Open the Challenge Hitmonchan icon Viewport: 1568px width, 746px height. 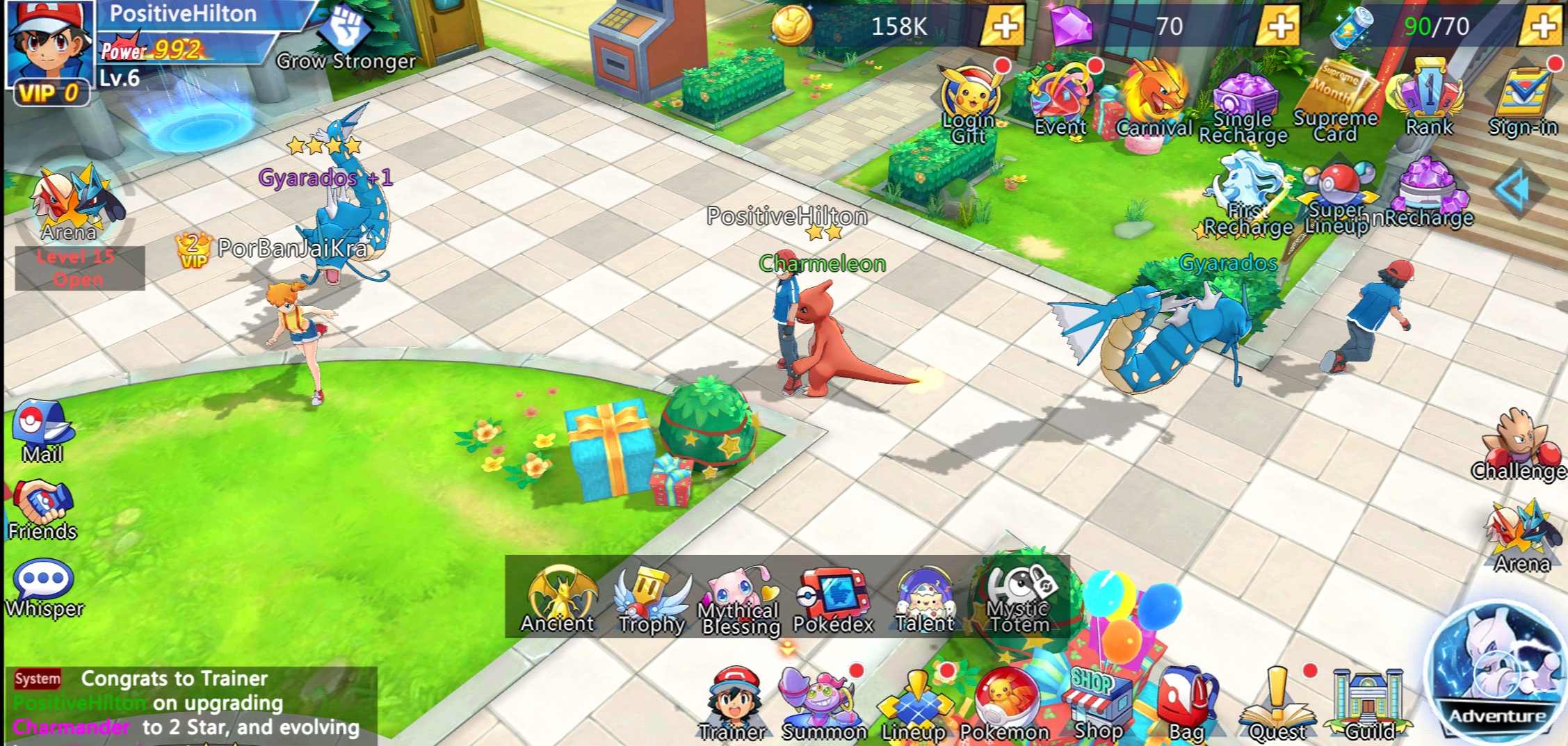click(x=1519, y=446)
